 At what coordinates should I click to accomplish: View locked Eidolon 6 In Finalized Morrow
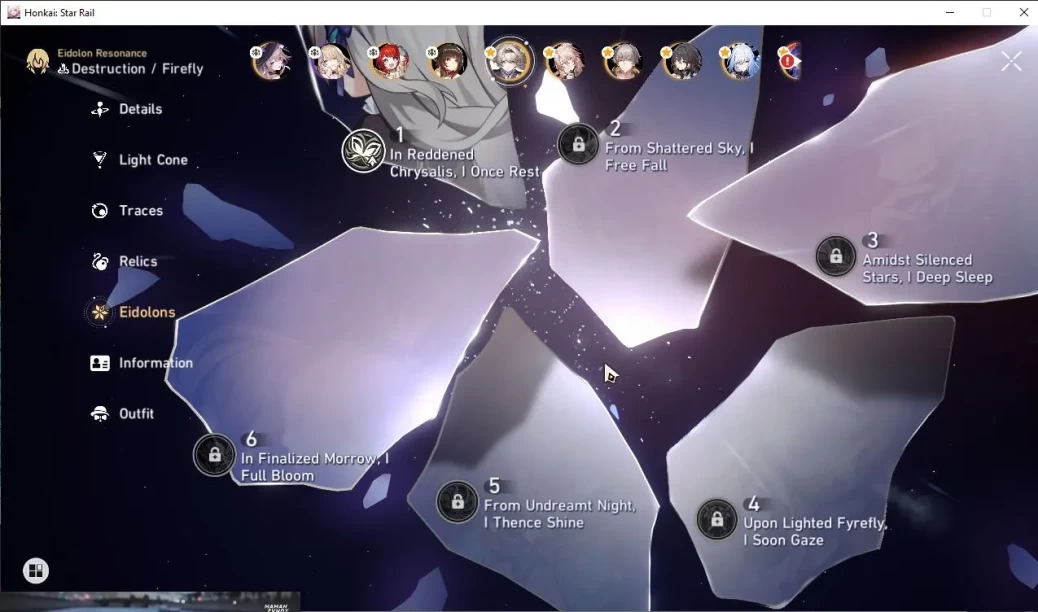tap(214, 455)
